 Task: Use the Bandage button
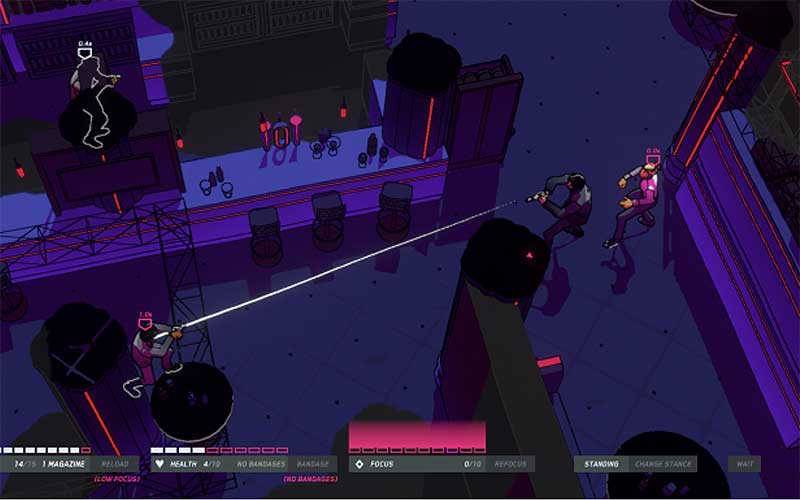[312, 464]
